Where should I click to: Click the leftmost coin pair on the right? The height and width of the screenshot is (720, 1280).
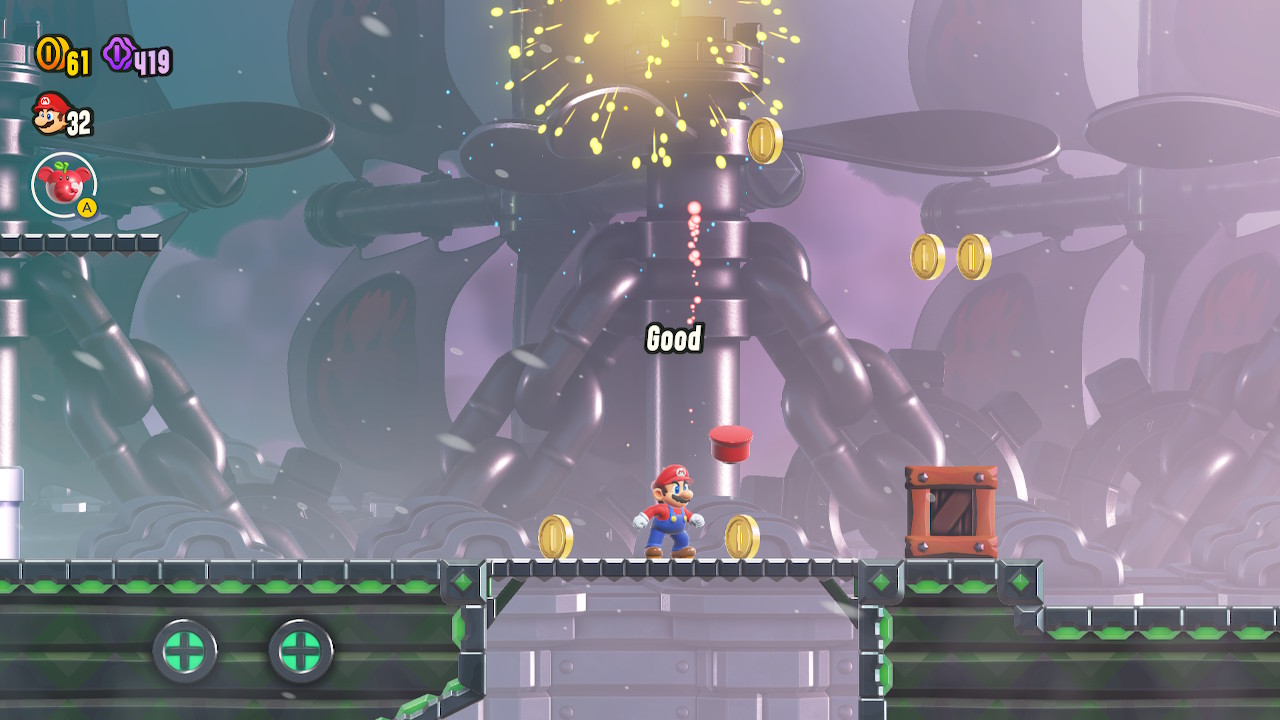[x=926, y=255]
